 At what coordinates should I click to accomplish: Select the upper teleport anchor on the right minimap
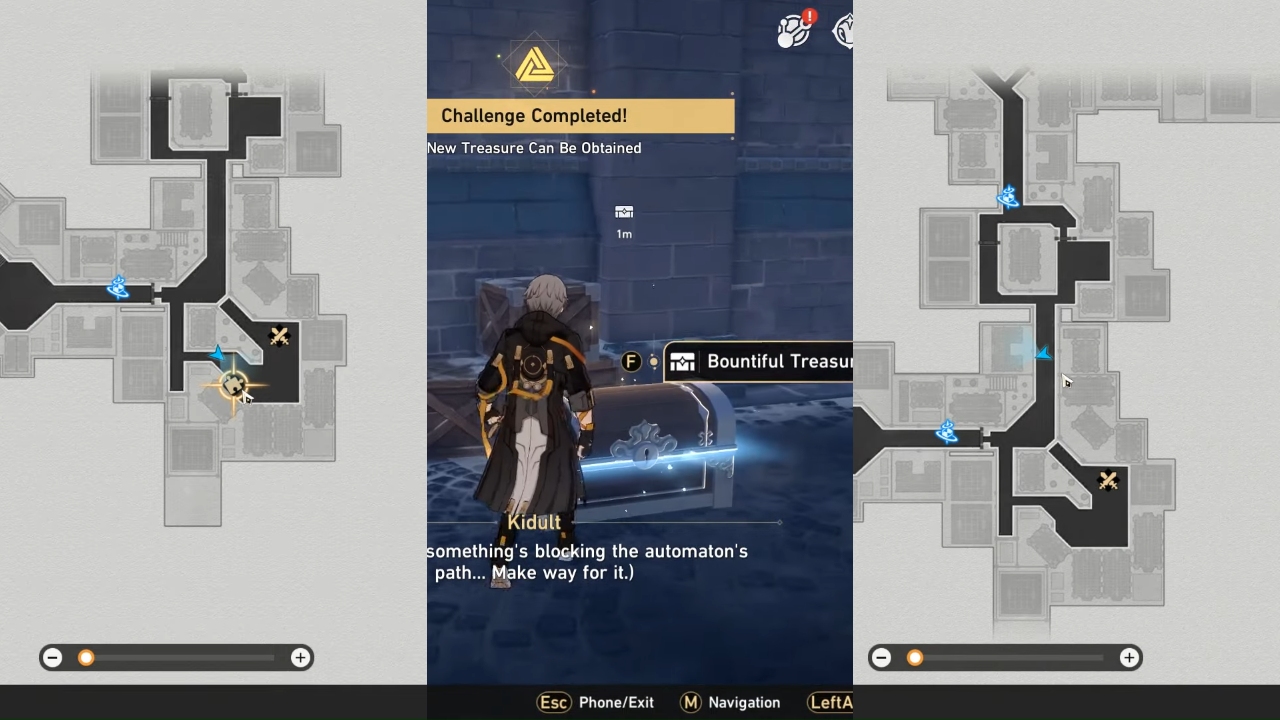coord(1008,198)
